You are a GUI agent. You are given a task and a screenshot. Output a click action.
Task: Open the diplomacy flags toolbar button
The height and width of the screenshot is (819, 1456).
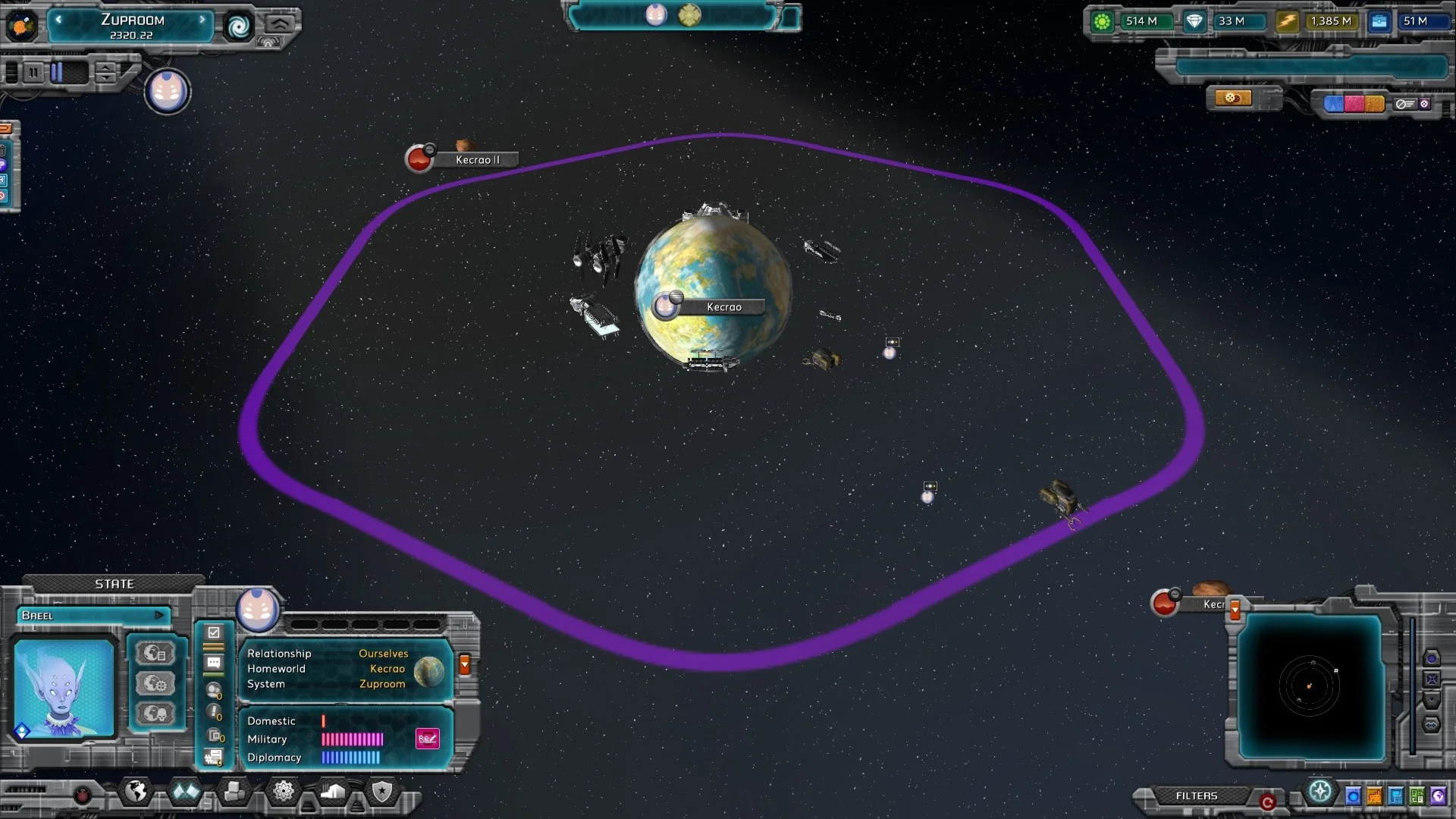186,792
